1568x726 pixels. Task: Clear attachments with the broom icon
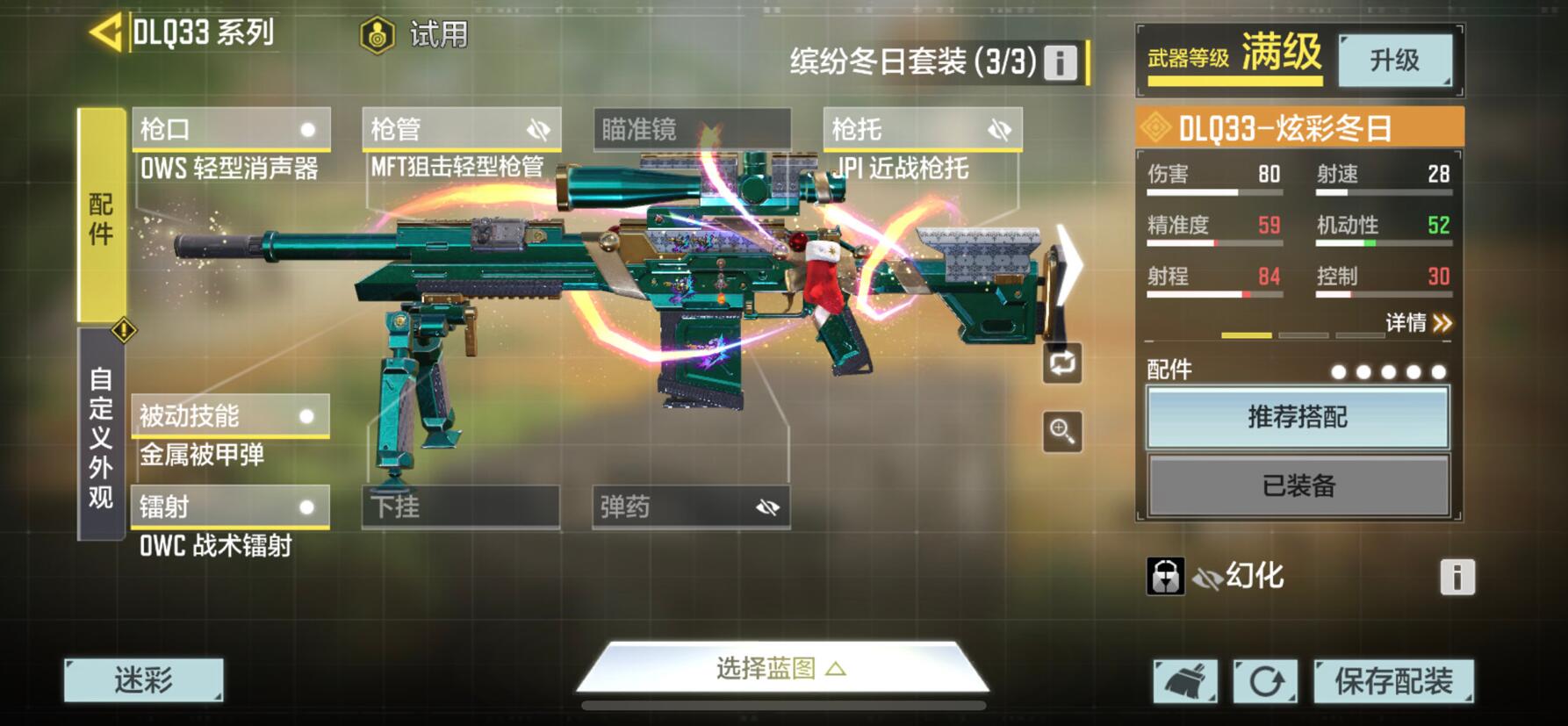[1185, 681]
